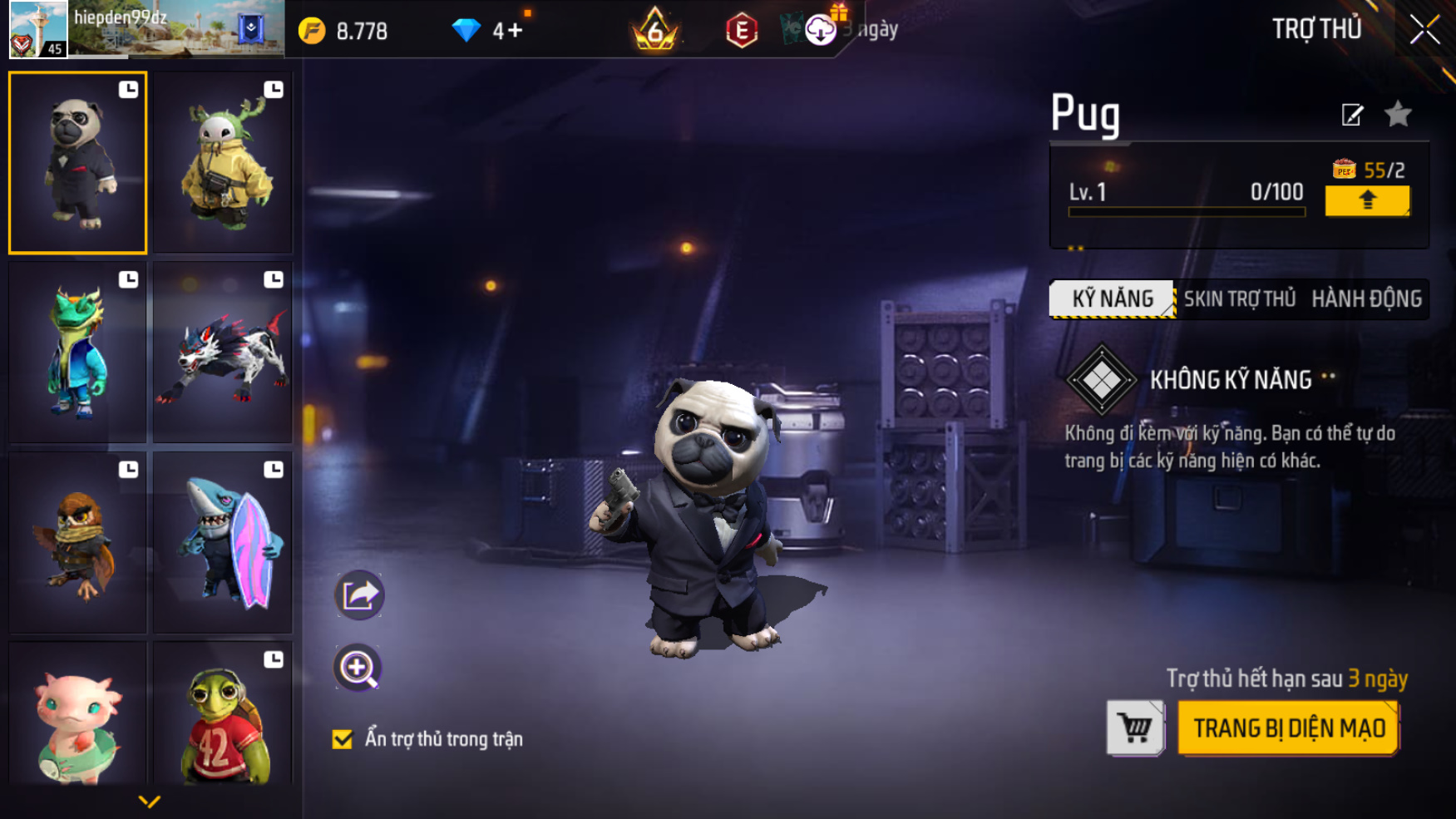
Task: Toggle Ẩn trợ thủ trong trận checkbox
Action: (343, 739)
